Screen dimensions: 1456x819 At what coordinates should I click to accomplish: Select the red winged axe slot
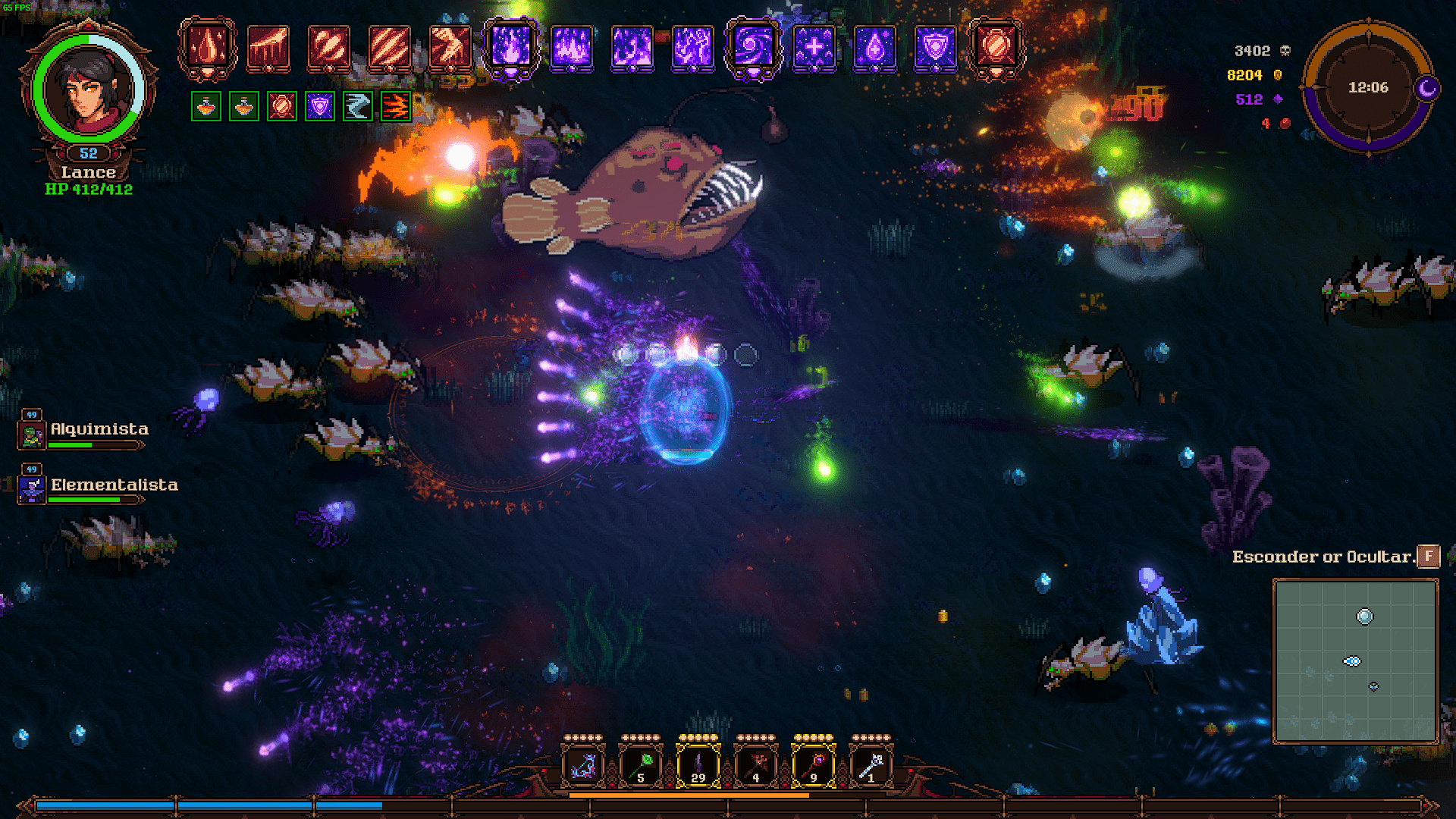point(755,766)
